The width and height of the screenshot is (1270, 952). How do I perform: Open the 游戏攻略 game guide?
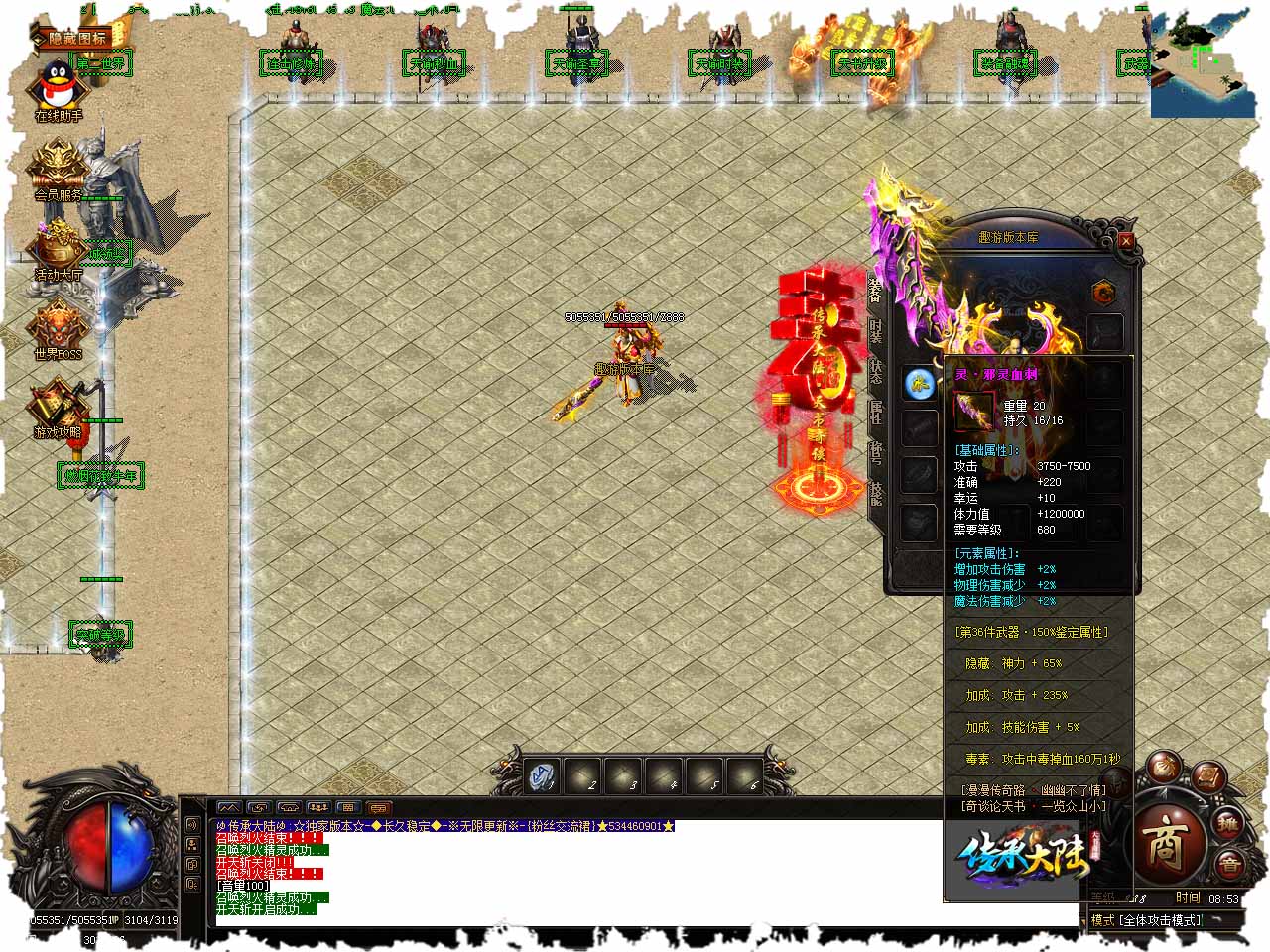coord(58,407)
